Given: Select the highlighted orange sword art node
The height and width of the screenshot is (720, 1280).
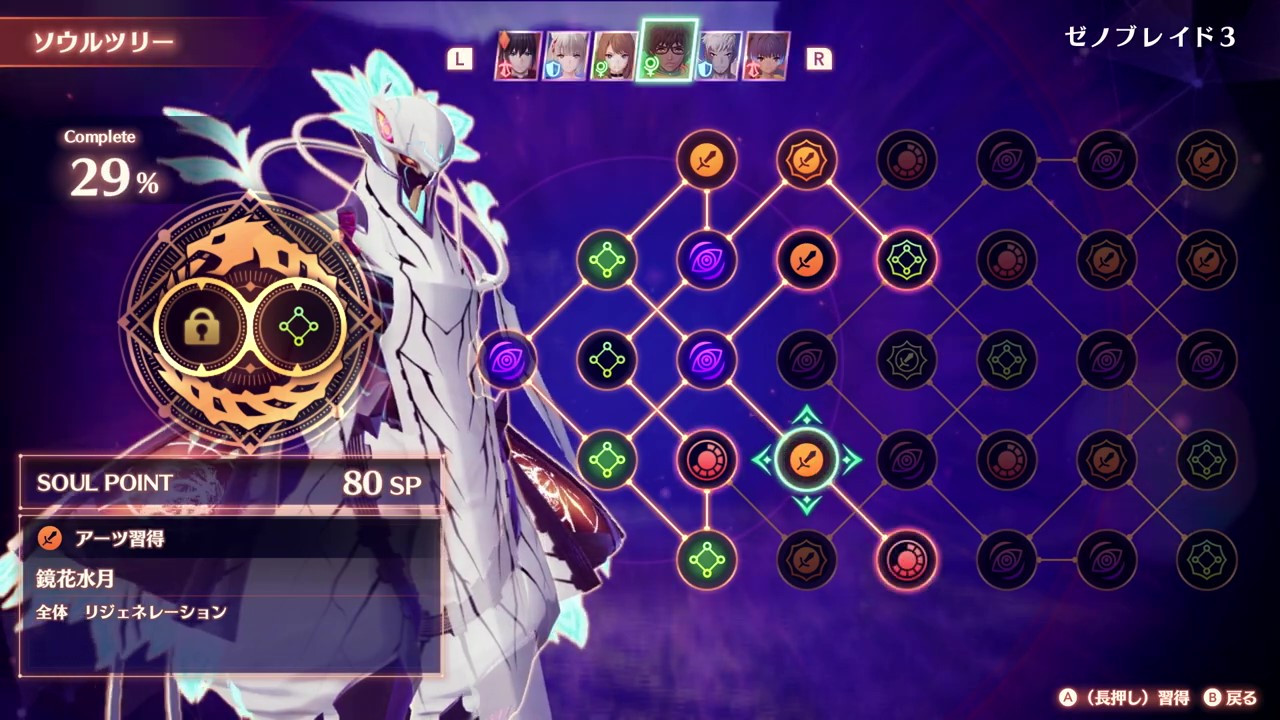Looking at the screenshot, I should [x=807, y=460].
